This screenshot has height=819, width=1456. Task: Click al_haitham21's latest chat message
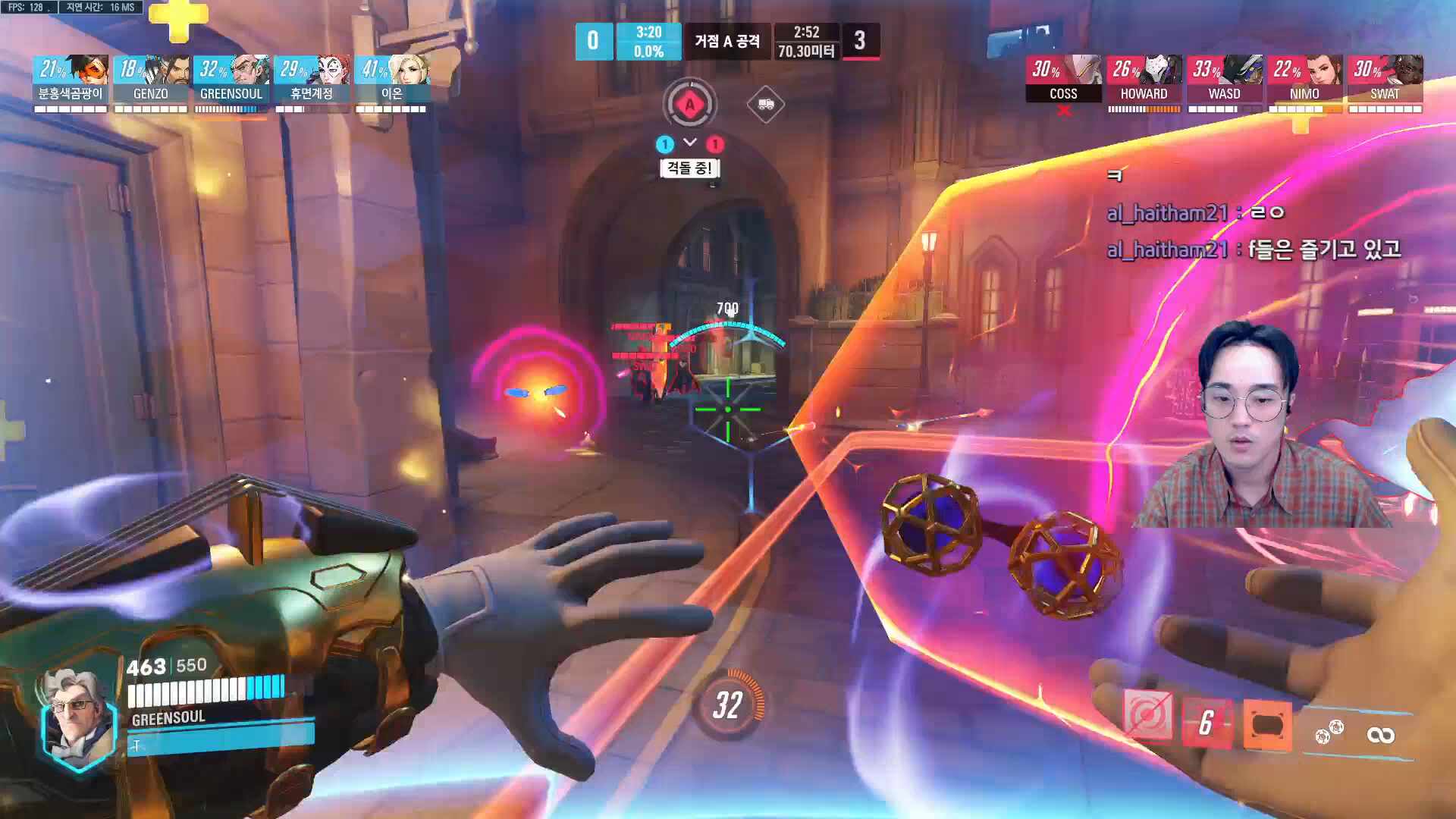click(1253, 249)
